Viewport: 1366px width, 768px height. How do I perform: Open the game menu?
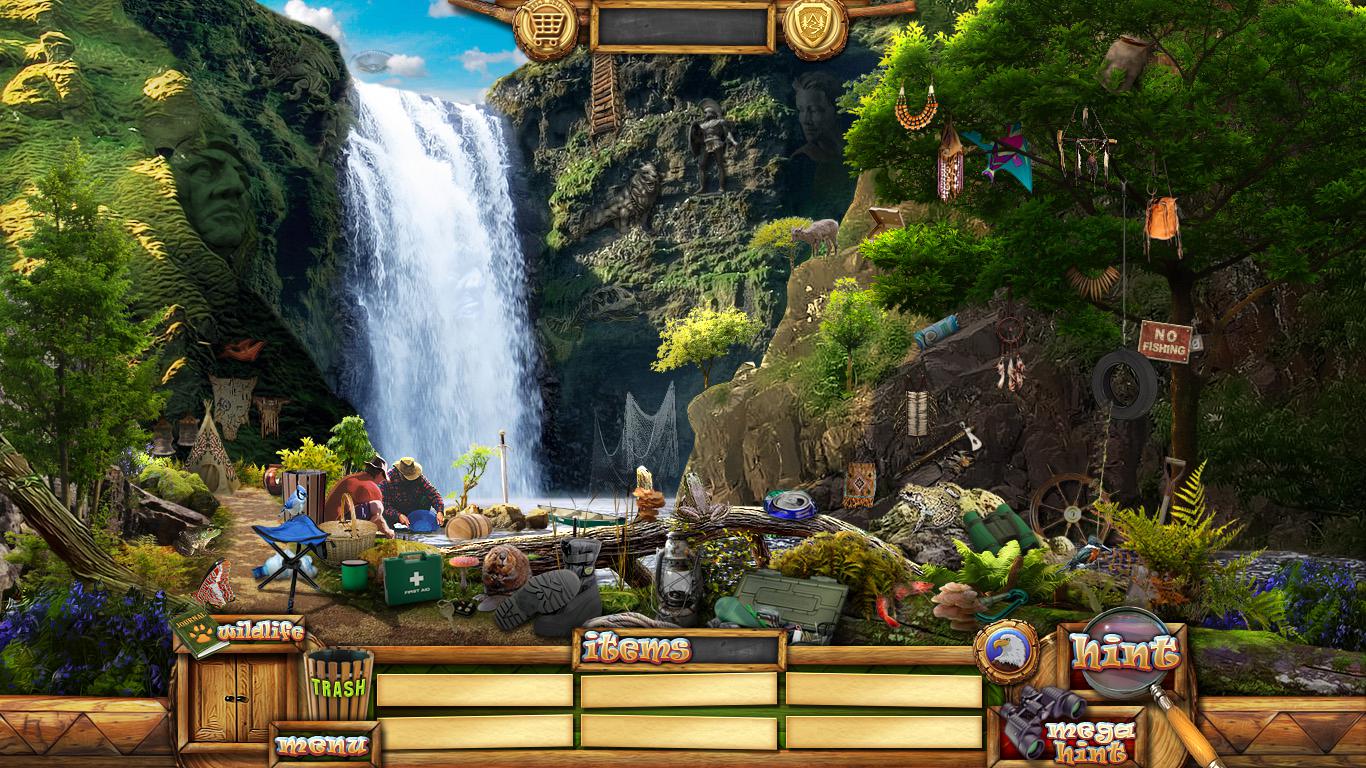click(323, 745)
